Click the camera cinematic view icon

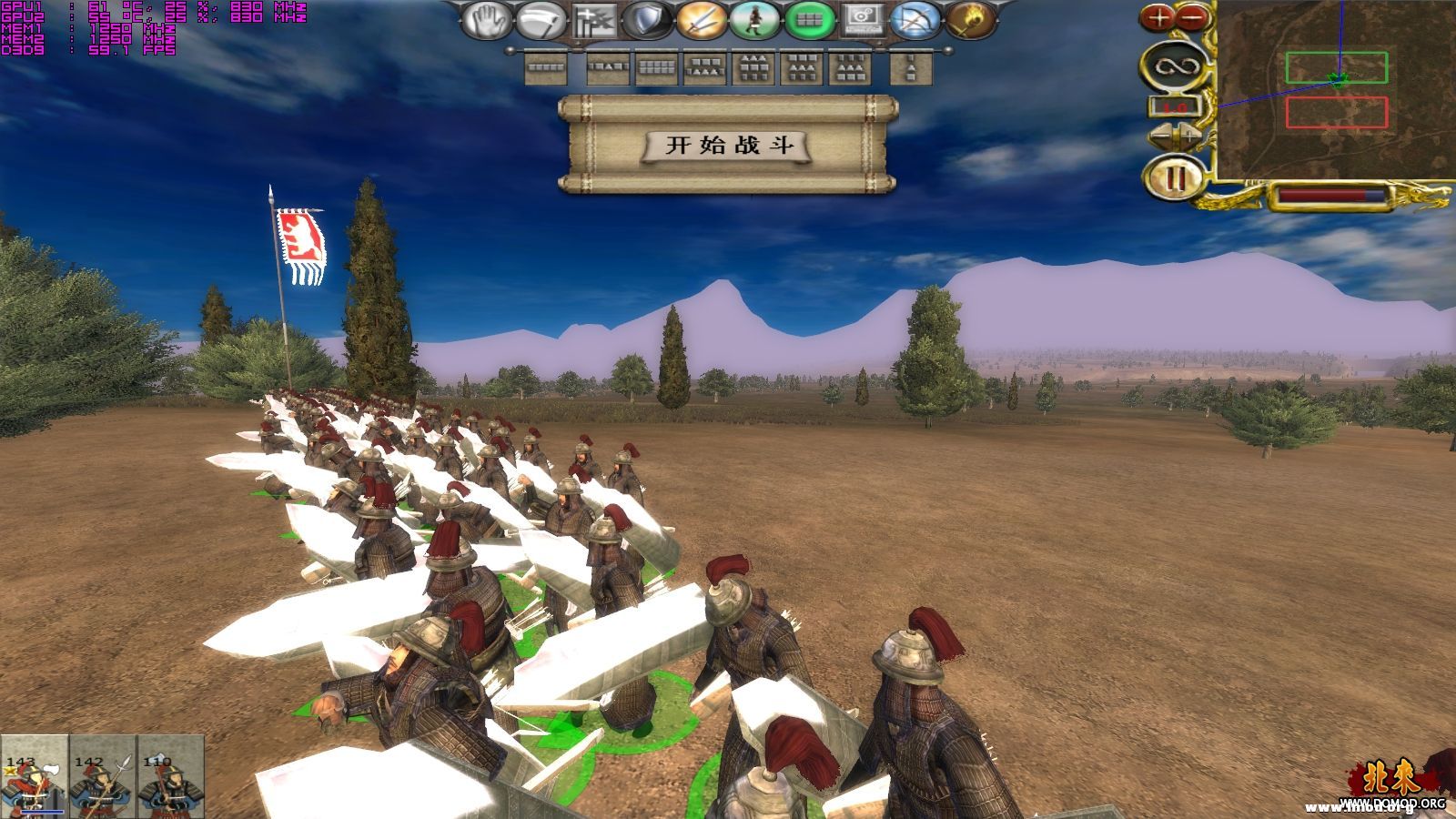click(x=864, y=20)
